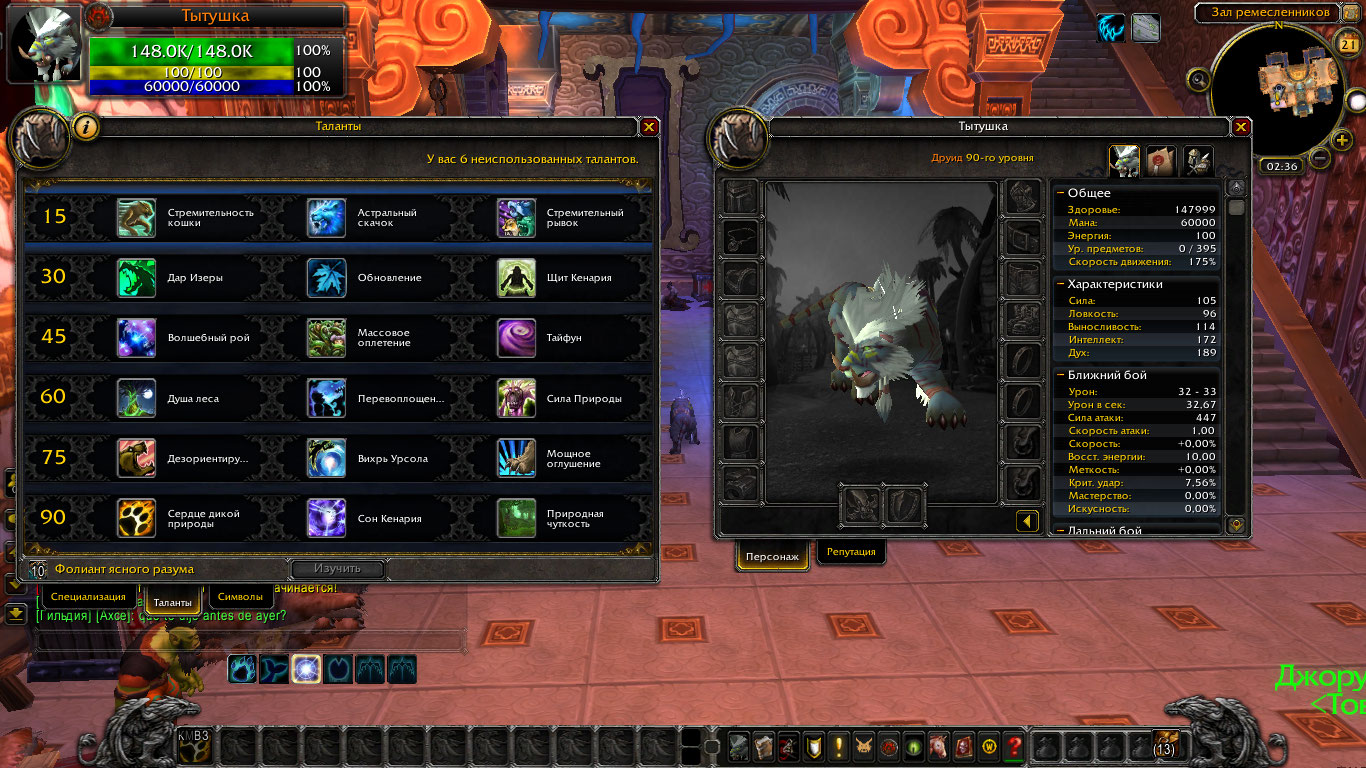Close the character sheet window
The image size is (1366, 768).
coord(1241,127)
